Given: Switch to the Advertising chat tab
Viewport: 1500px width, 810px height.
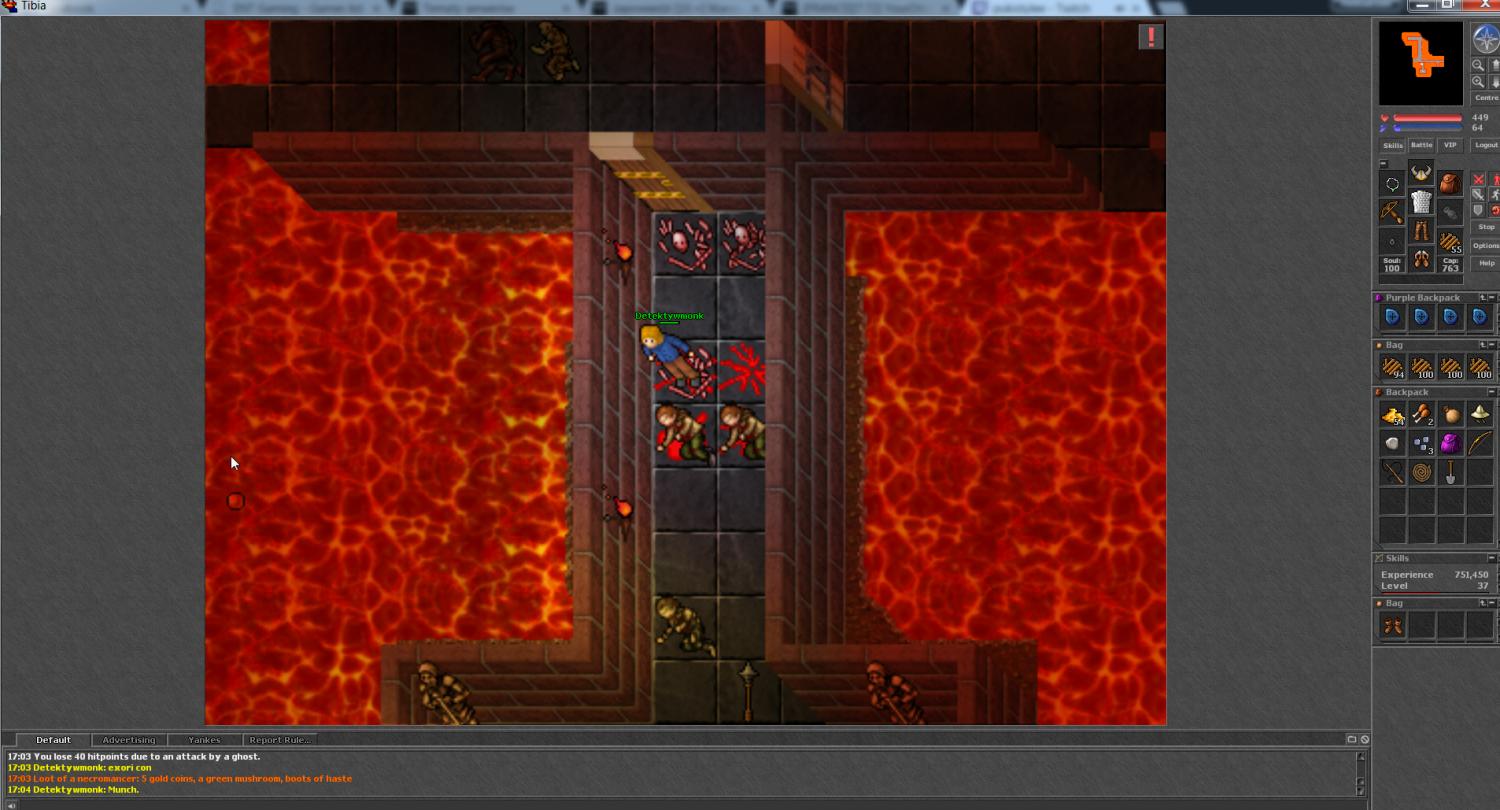Looking at the screenshot, I should click(129, 740).
